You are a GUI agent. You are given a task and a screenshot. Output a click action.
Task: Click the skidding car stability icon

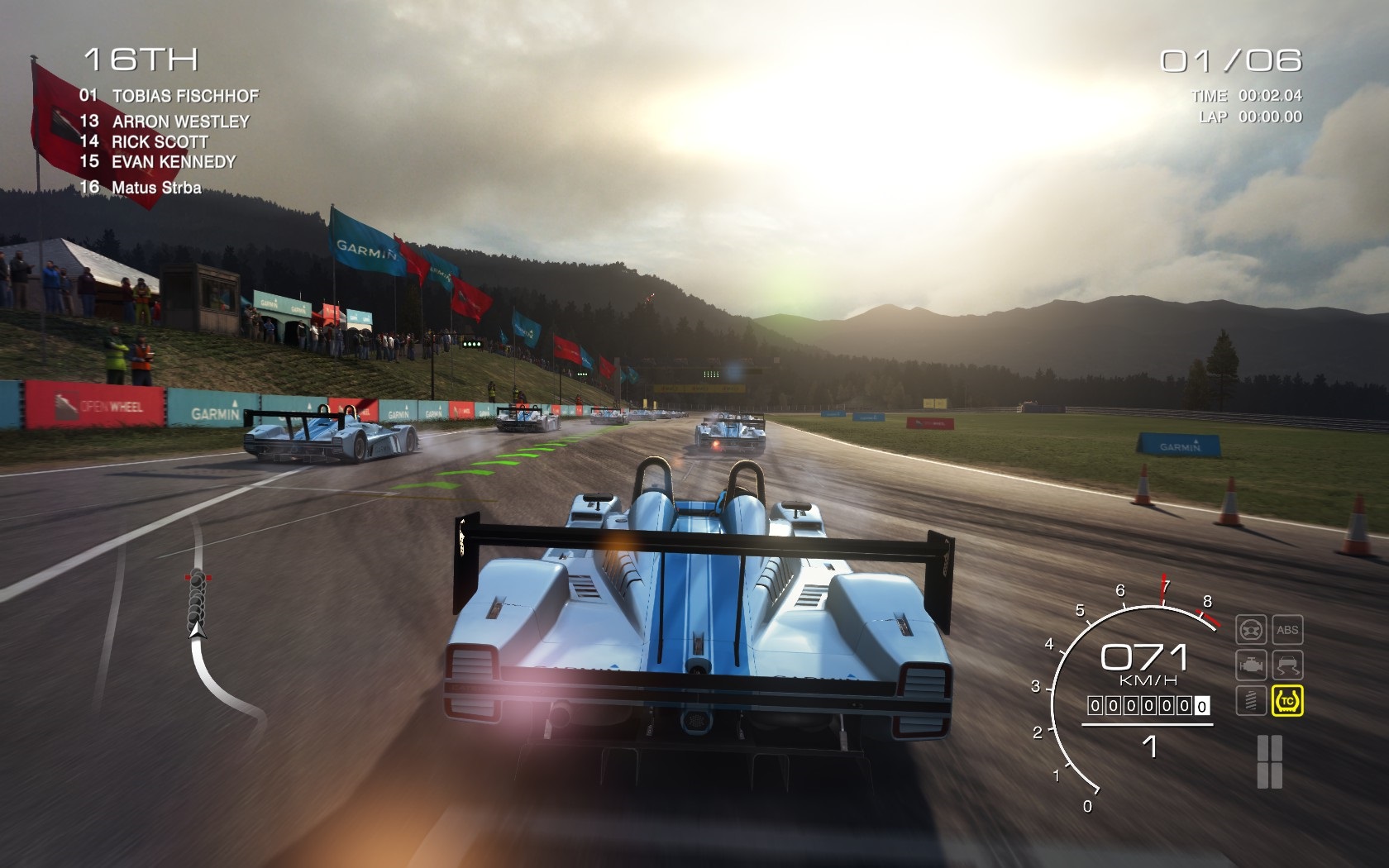pos(1287,665)
